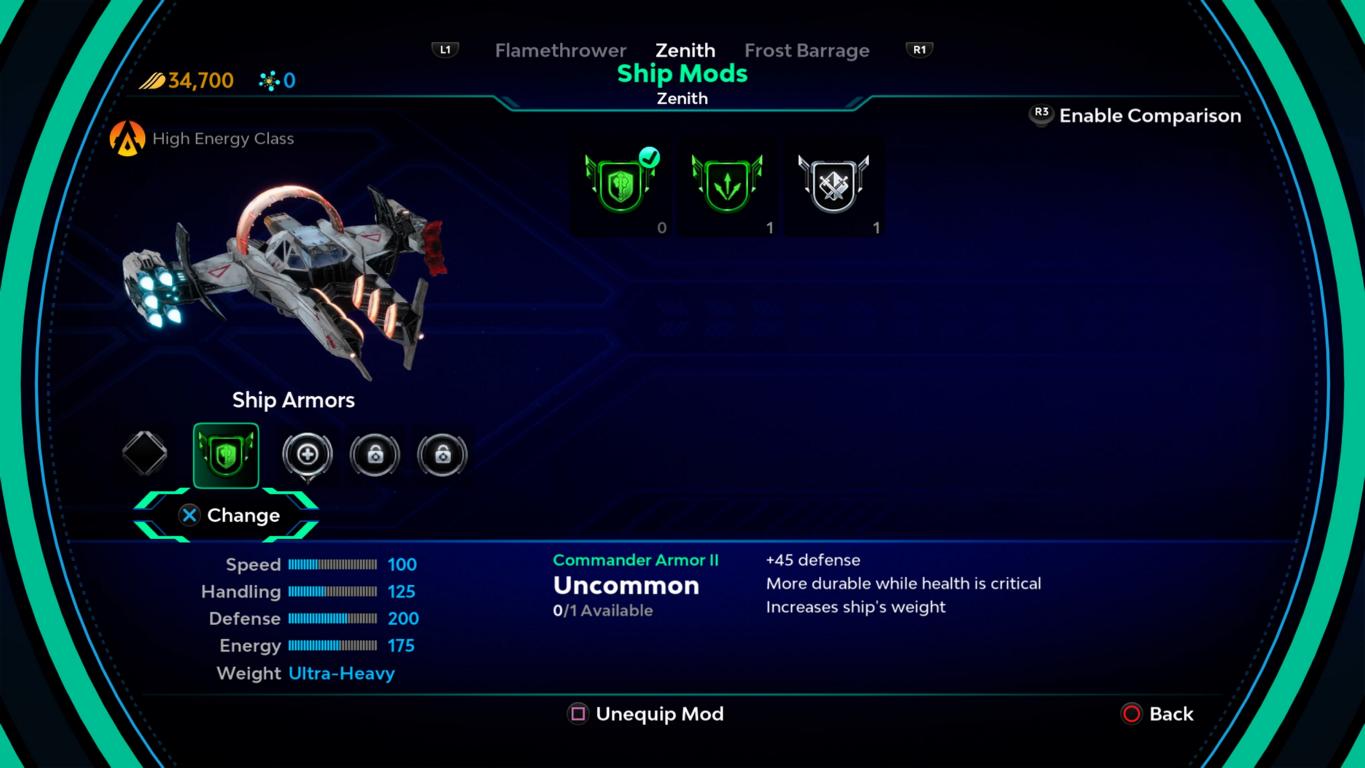
Task: Select the silver crossed-hammers shield mod
Action: [x=833, y=185]
